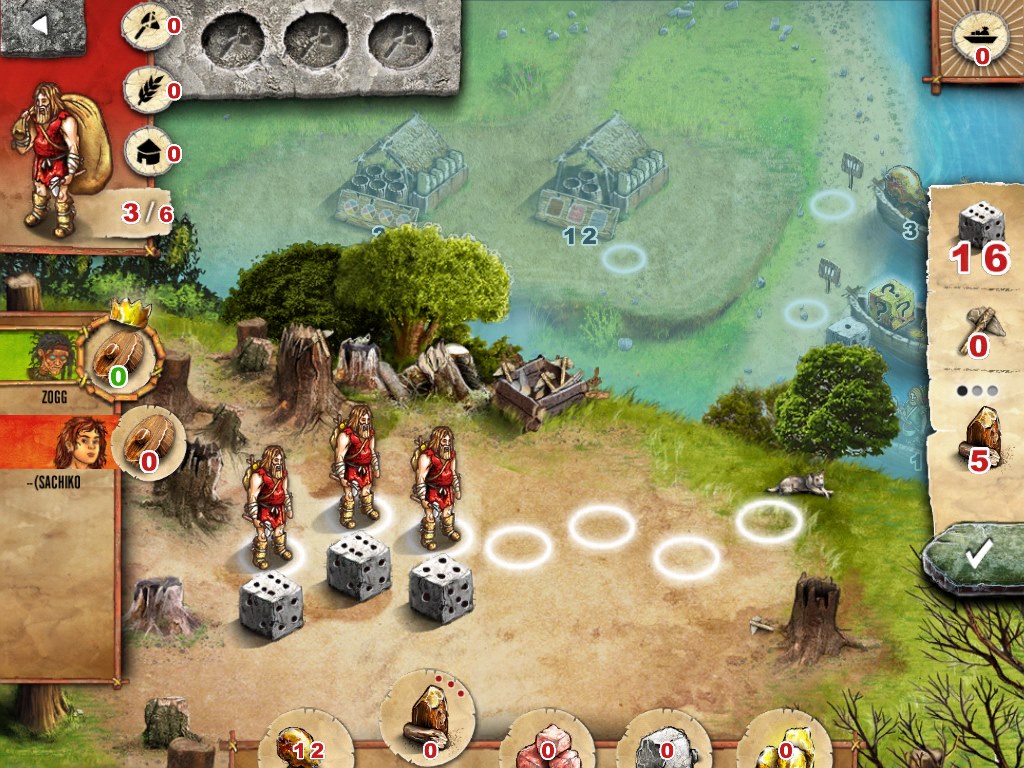
Task: Select the wheat agriculture counter icon
Action: [x=145, y=89]
